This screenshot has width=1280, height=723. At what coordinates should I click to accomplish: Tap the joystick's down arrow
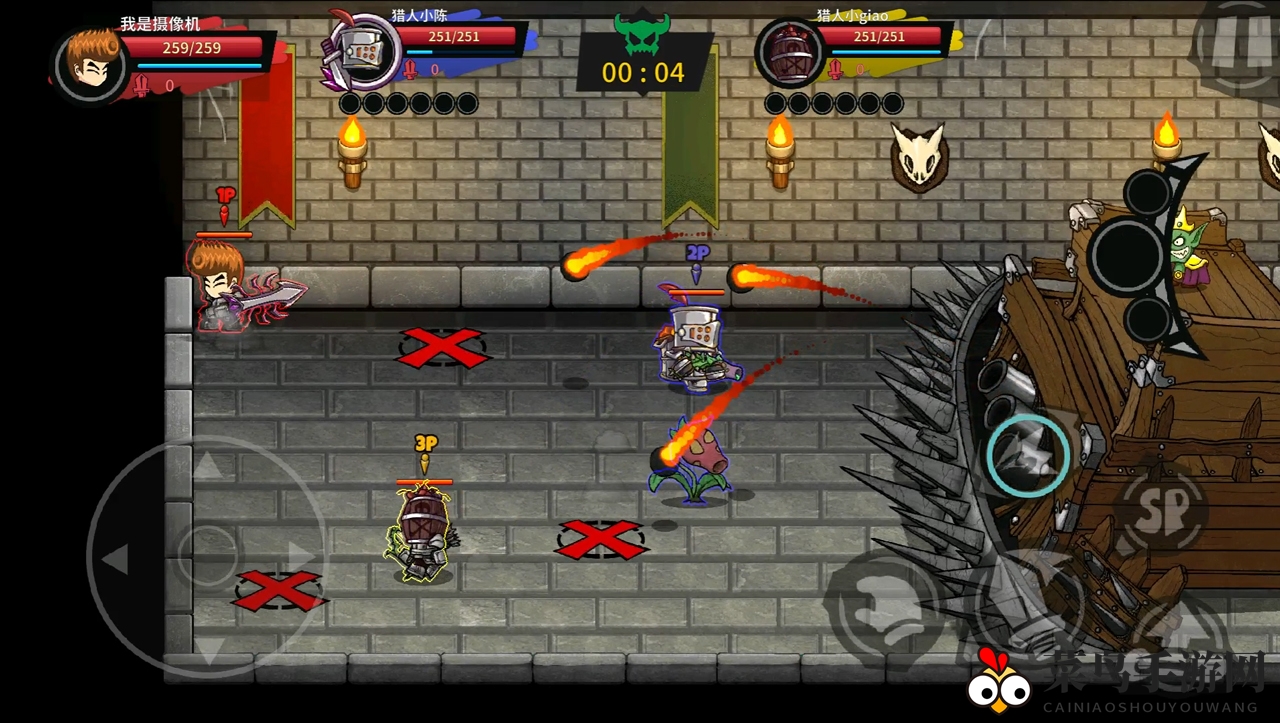click(x=207, y=647)
